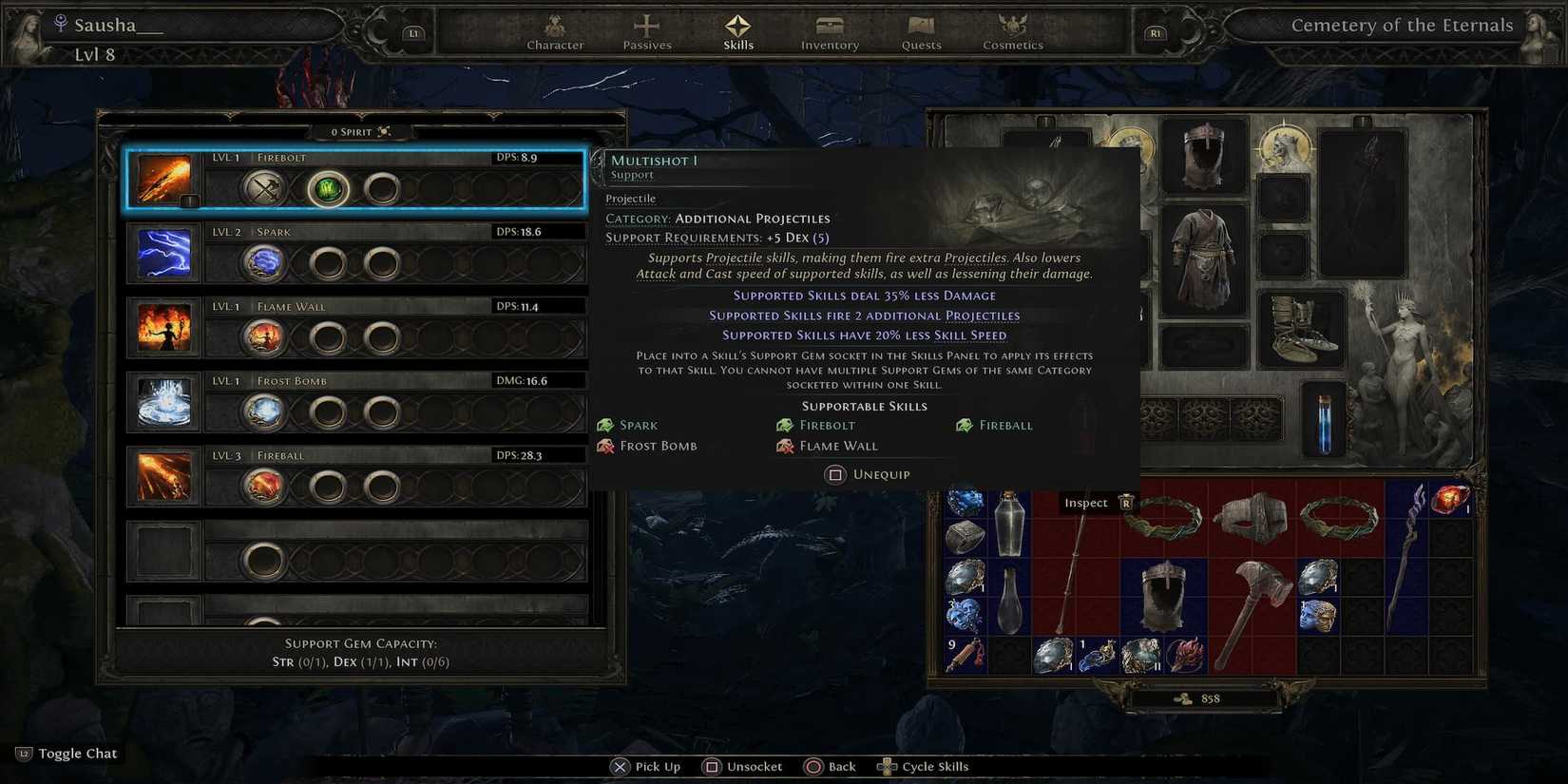Open the Character tab
The width and height of the screenshot is (1568, 784).
click(555, 32)
